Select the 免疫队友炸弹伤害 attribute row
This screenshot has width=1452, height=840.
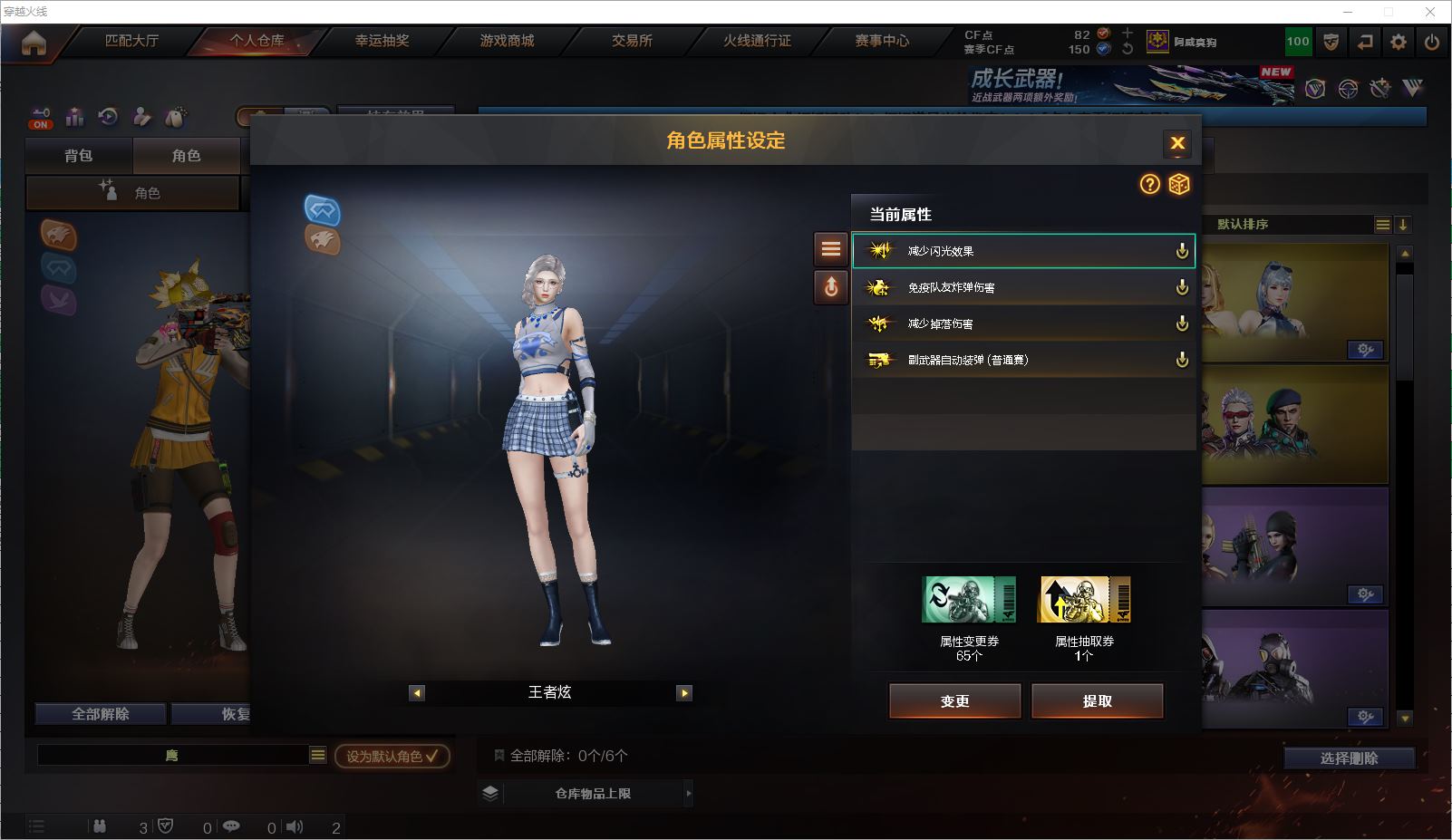click(1022, 287)
